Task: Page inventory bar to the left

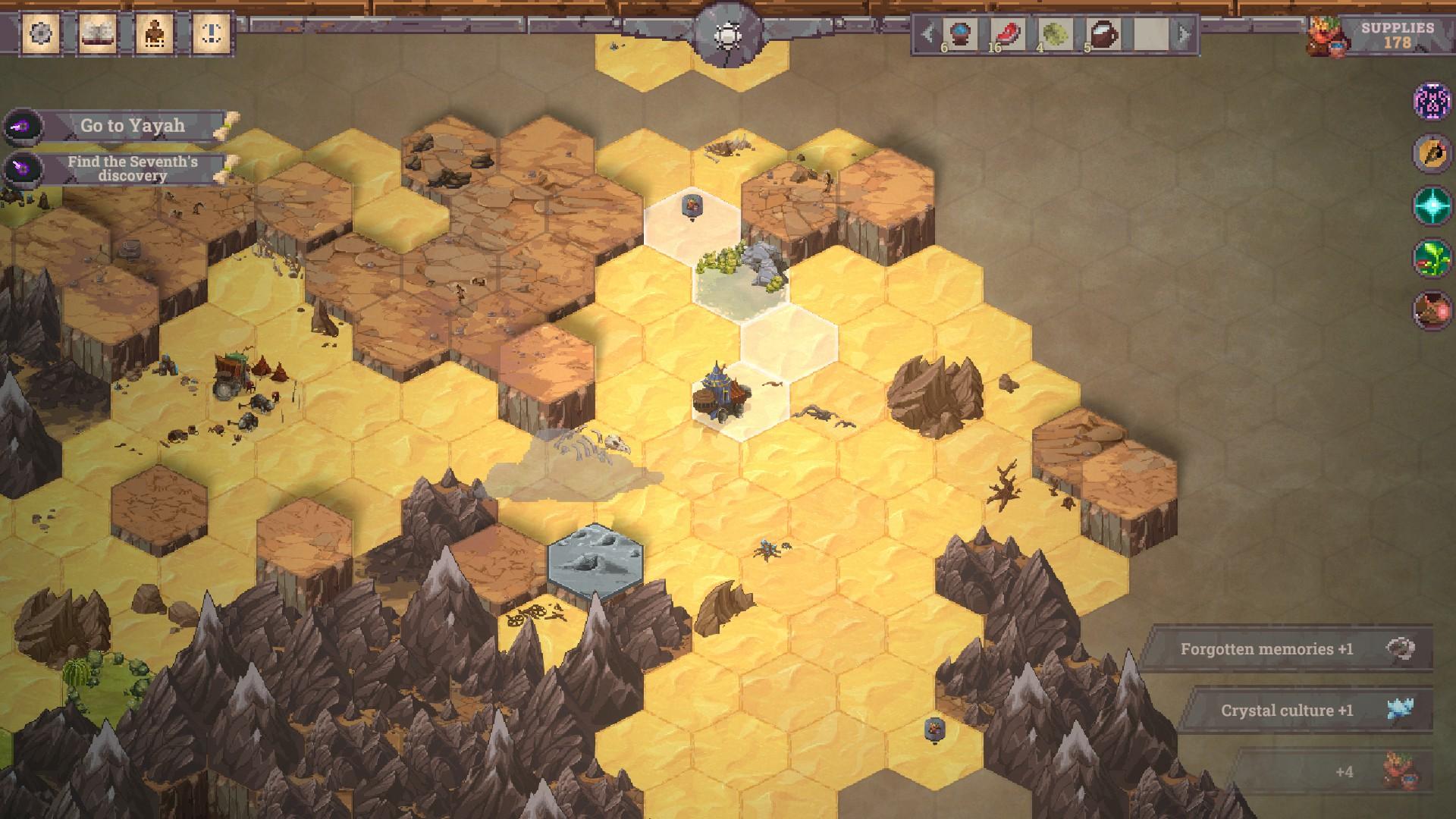Action: 927,34
